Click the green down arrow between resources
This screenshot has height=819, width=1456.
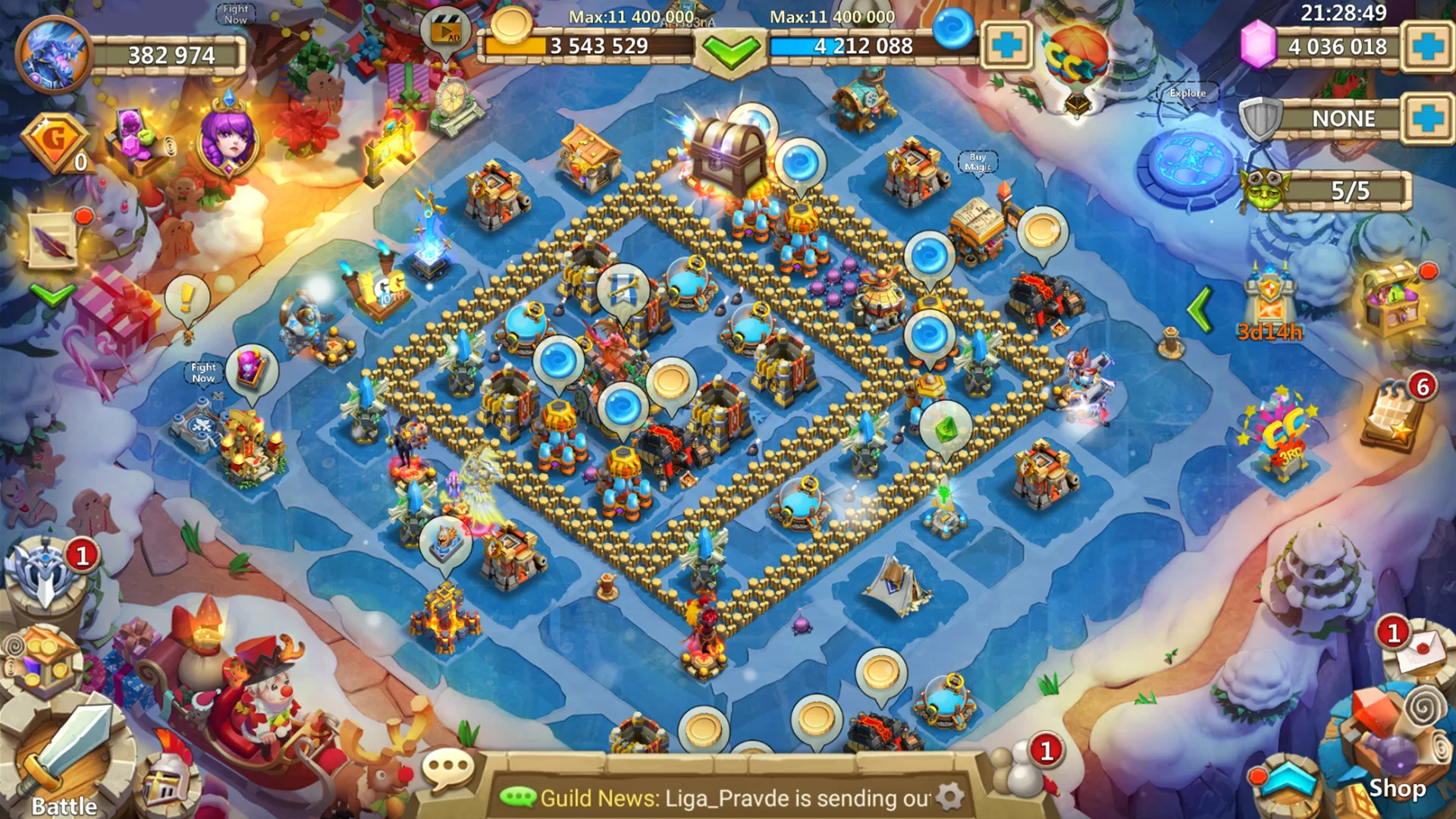click(730, 53)
